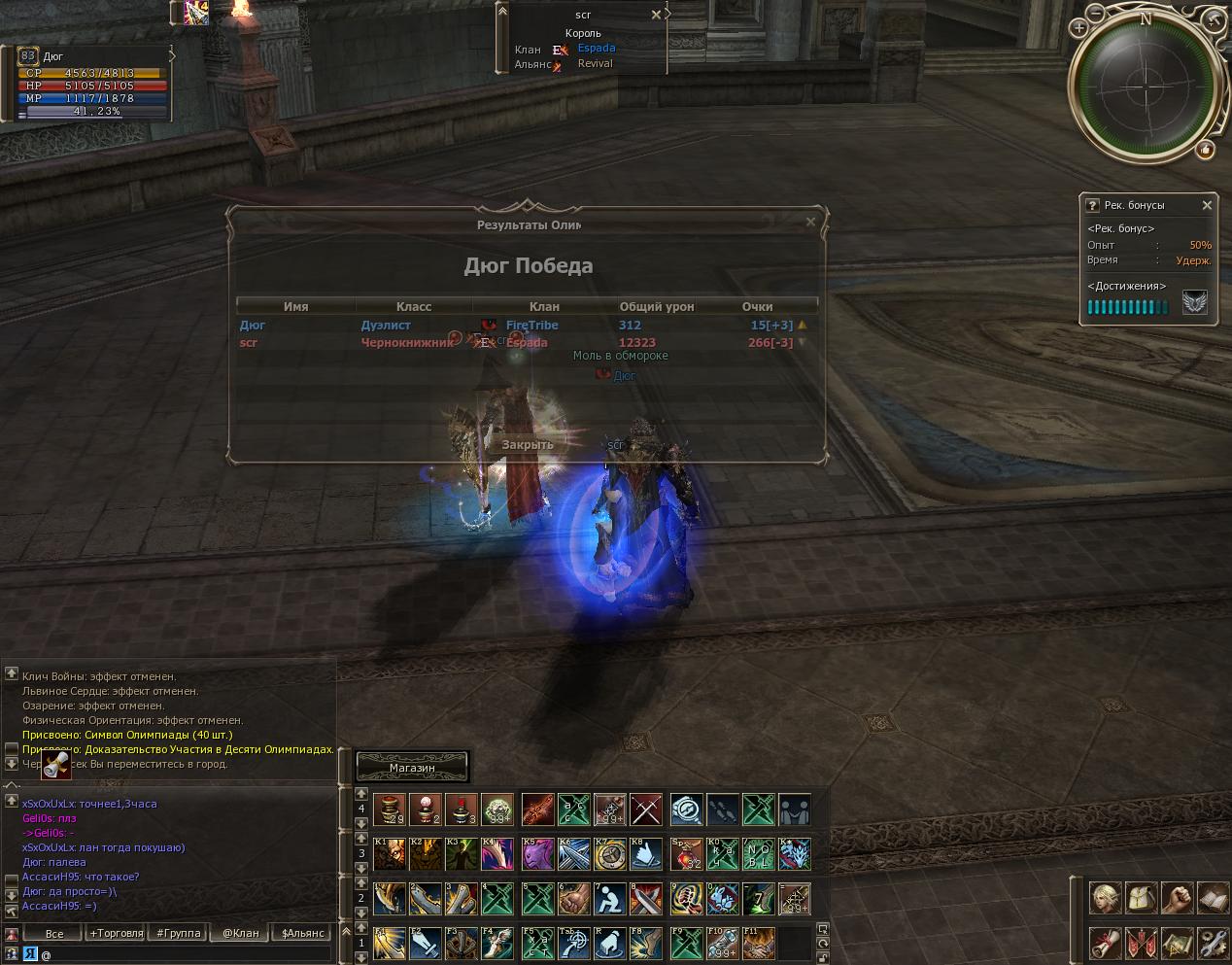
Task: Zoom out the minimap with minus button
Action: (1095, 15)
